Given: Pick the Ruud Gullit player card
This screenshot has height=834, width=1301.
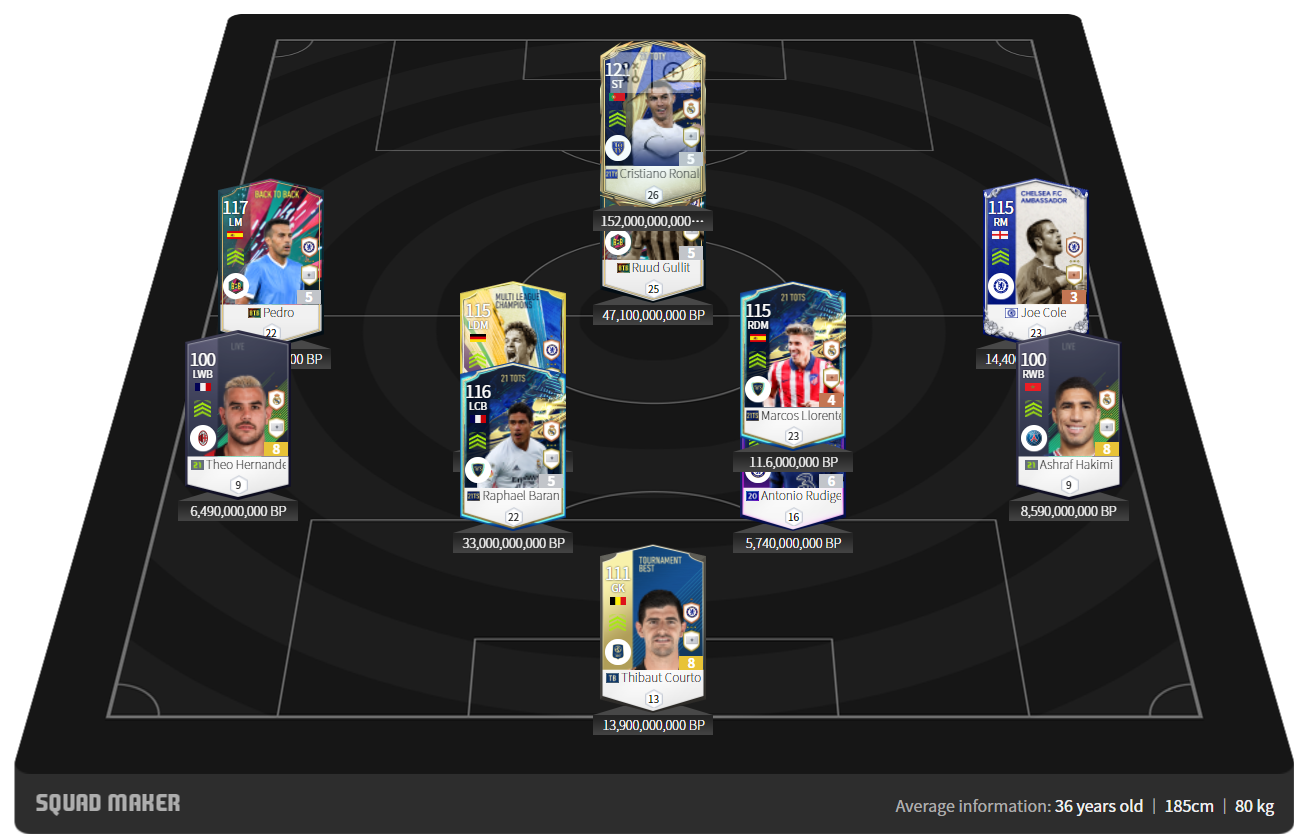Looking at the screenshot, I should pos(652,256).
